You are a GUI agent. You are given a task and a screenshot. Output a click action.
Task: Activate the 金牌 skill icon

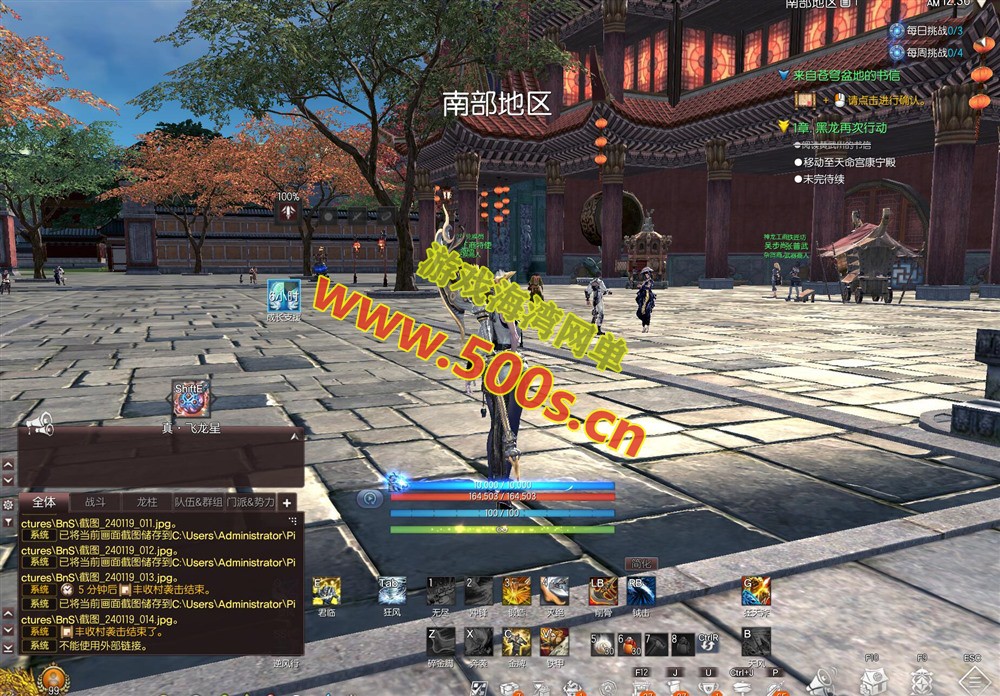tap(516, 641)
